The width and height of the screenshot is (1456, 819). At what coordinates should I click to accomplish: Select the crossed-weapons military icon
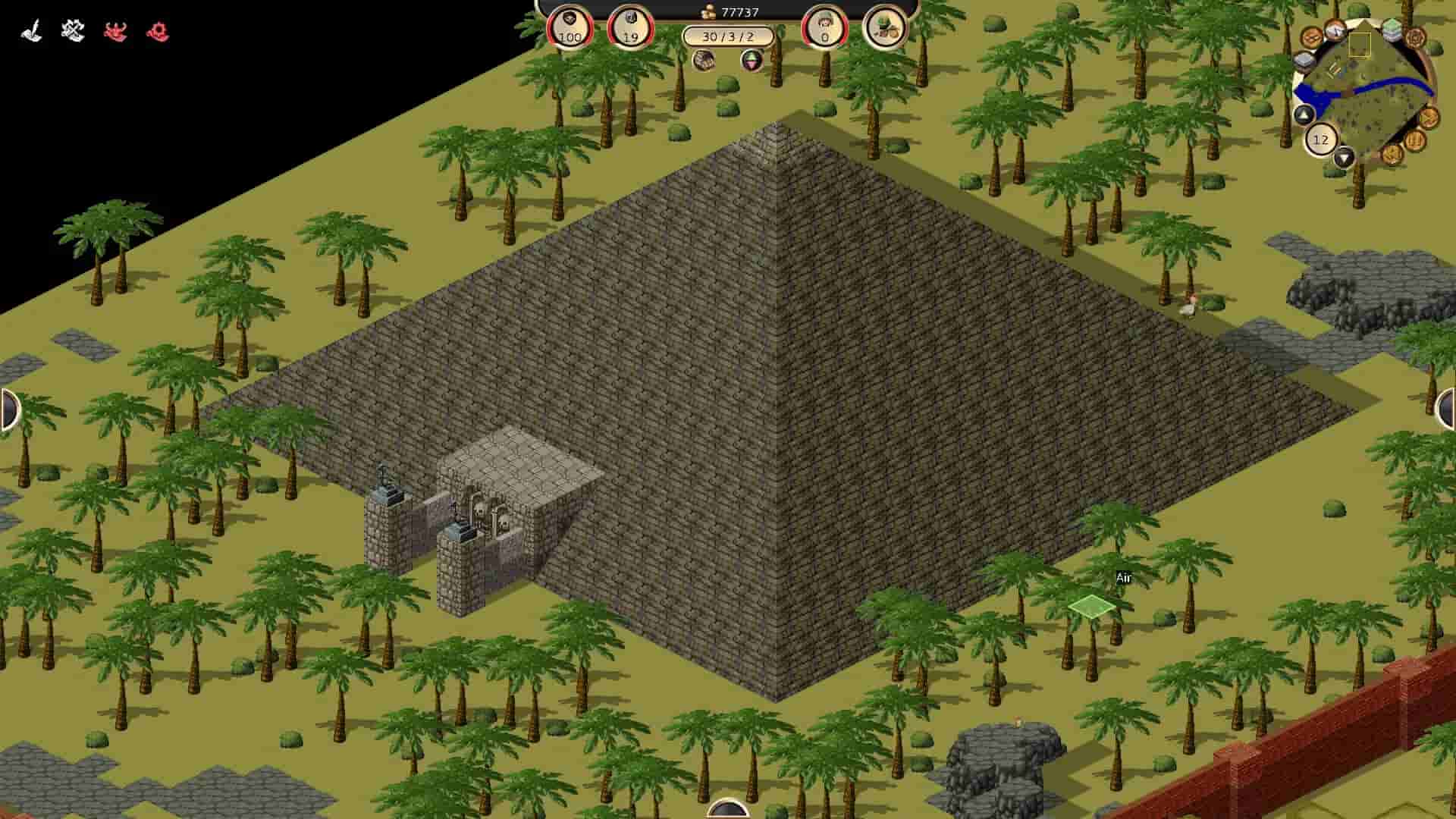pos(72,29)
